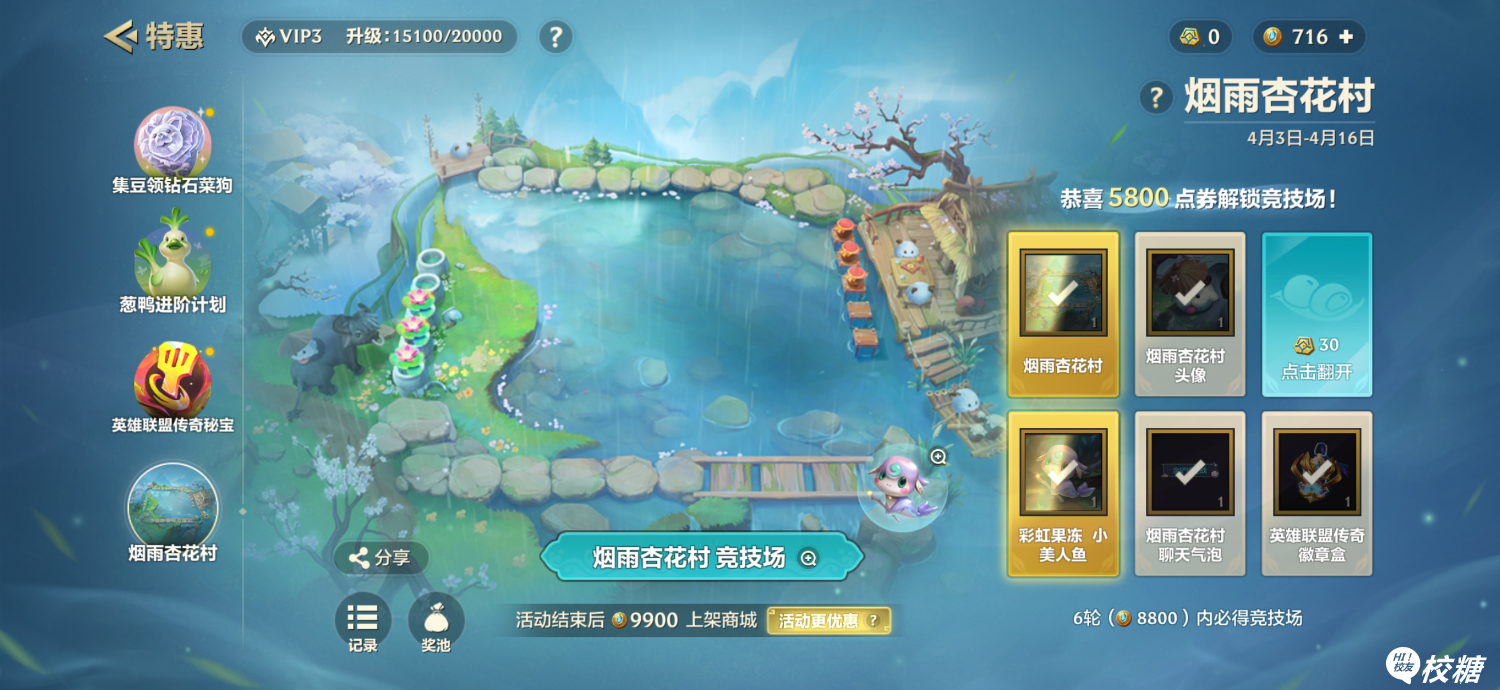The width and height of the screenshot is (1500, 690).
Task: Flip the unrevealed 点击翻开 card
Action: (x=1317, y=314)
